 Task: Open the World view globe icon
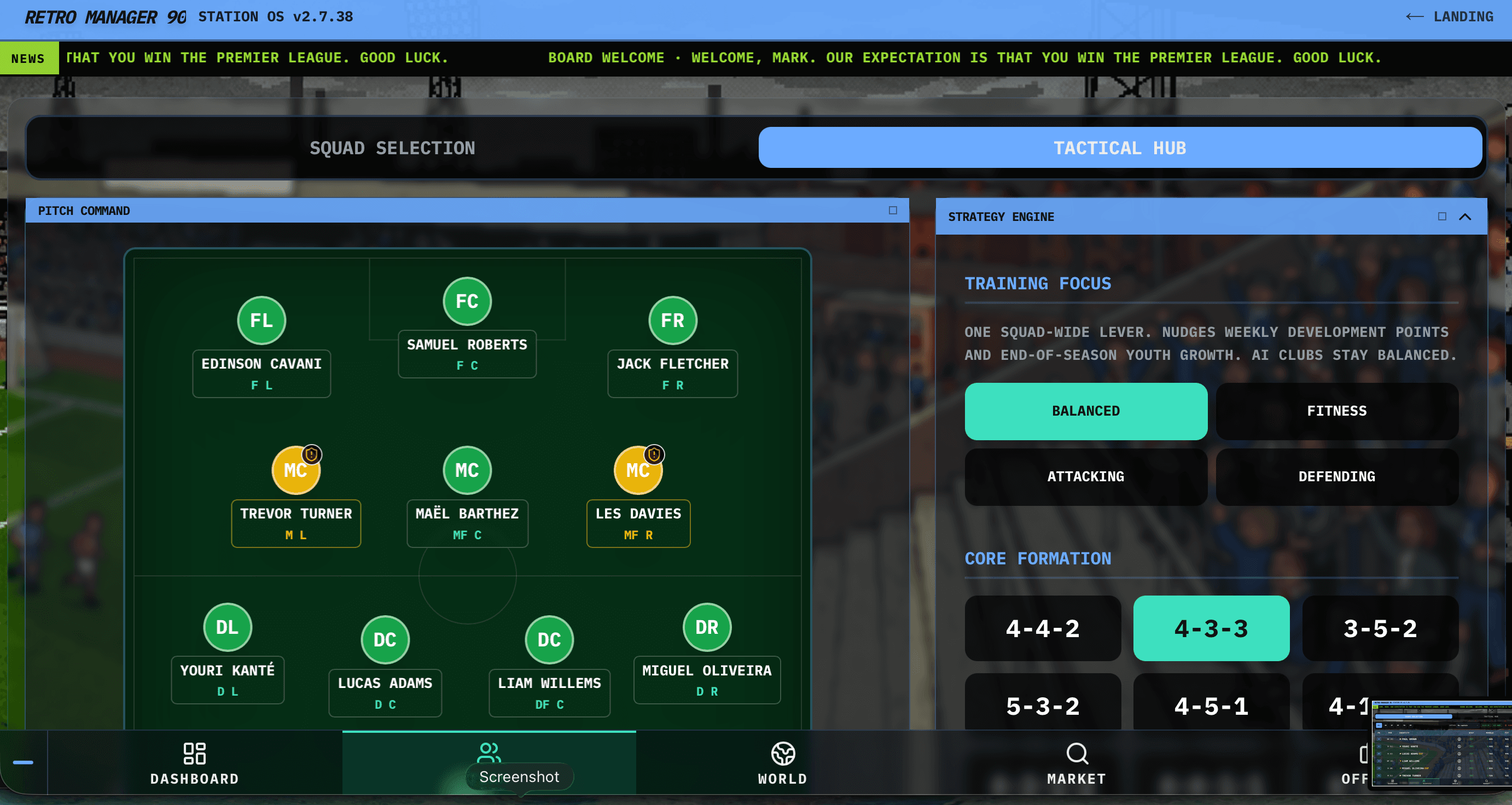pos(783,755)
